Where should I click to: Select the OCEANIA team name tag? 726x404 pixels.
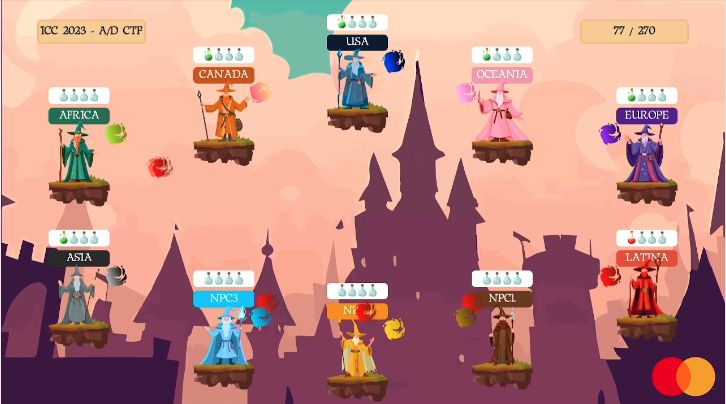coord(502,74)
